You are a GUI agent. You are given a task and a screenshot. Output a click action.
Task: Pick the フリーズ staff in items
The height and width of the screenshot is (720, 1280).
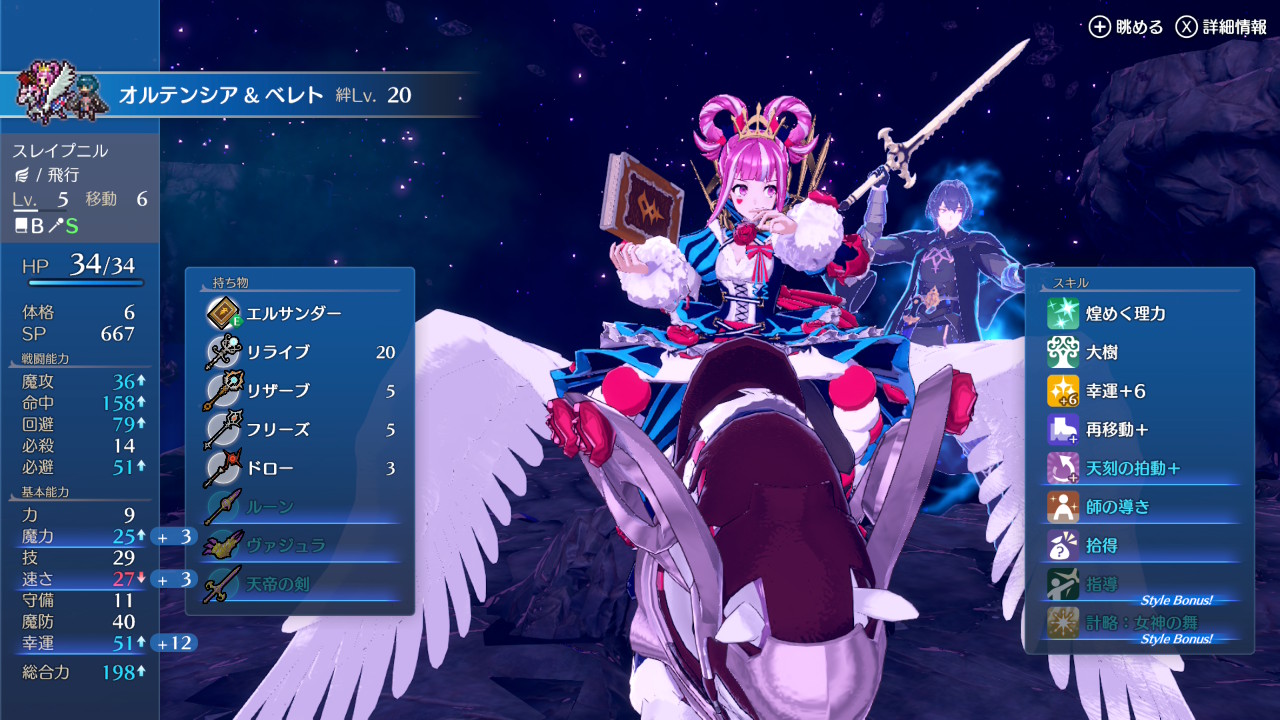tap(300, 430)
